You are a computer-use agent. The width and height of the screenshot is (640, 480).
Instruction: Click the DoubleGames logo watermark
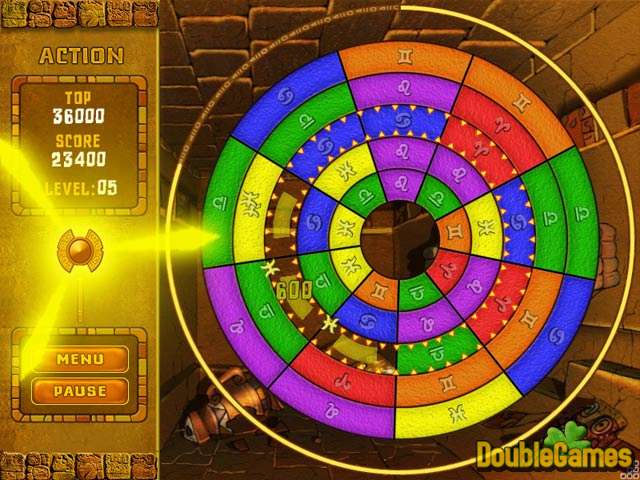(x=553, y=453)
